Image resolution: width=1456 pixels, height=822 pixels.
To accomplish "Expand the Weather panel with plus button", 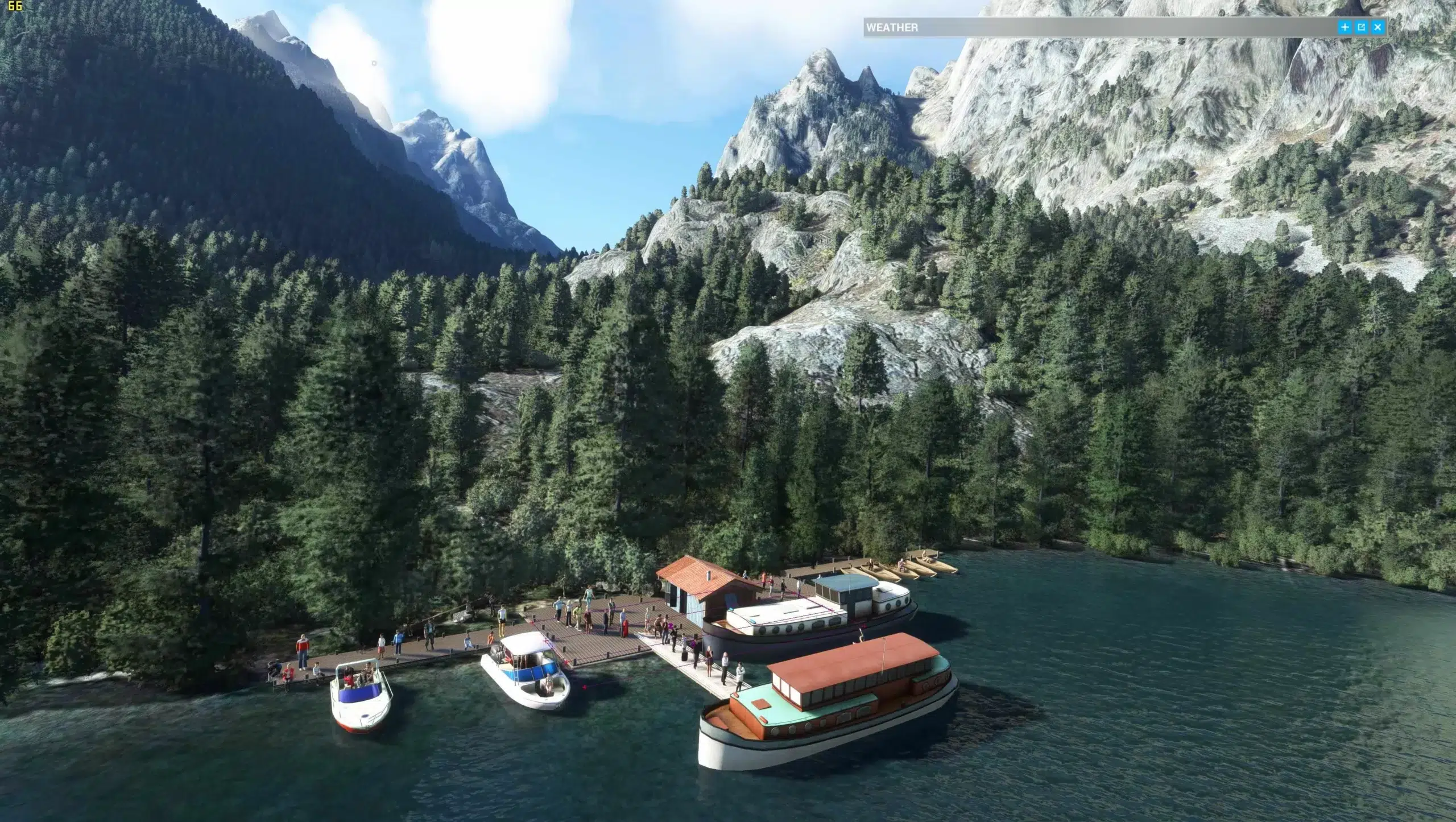I will pyautogui.click(x=1345, y=27).
